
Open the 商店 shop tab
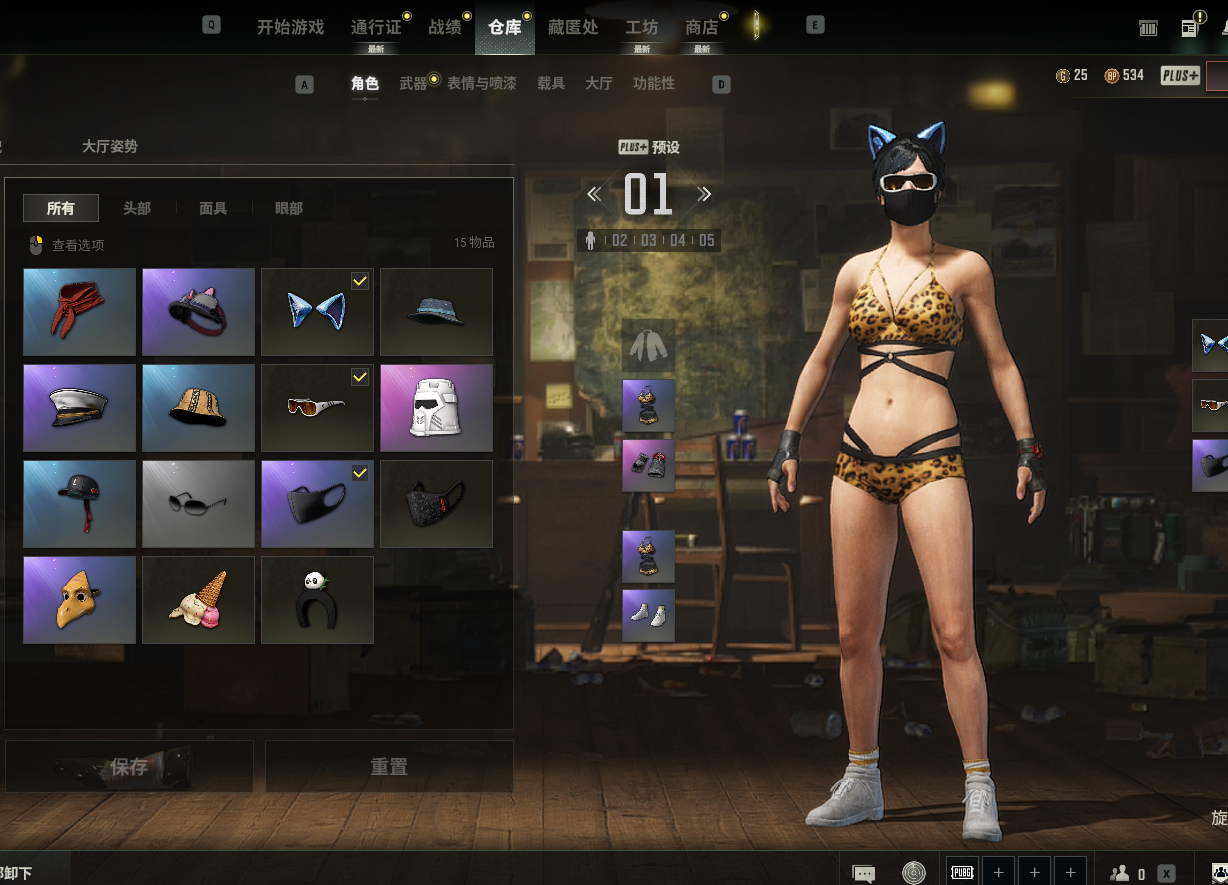(x=701, y=27)
